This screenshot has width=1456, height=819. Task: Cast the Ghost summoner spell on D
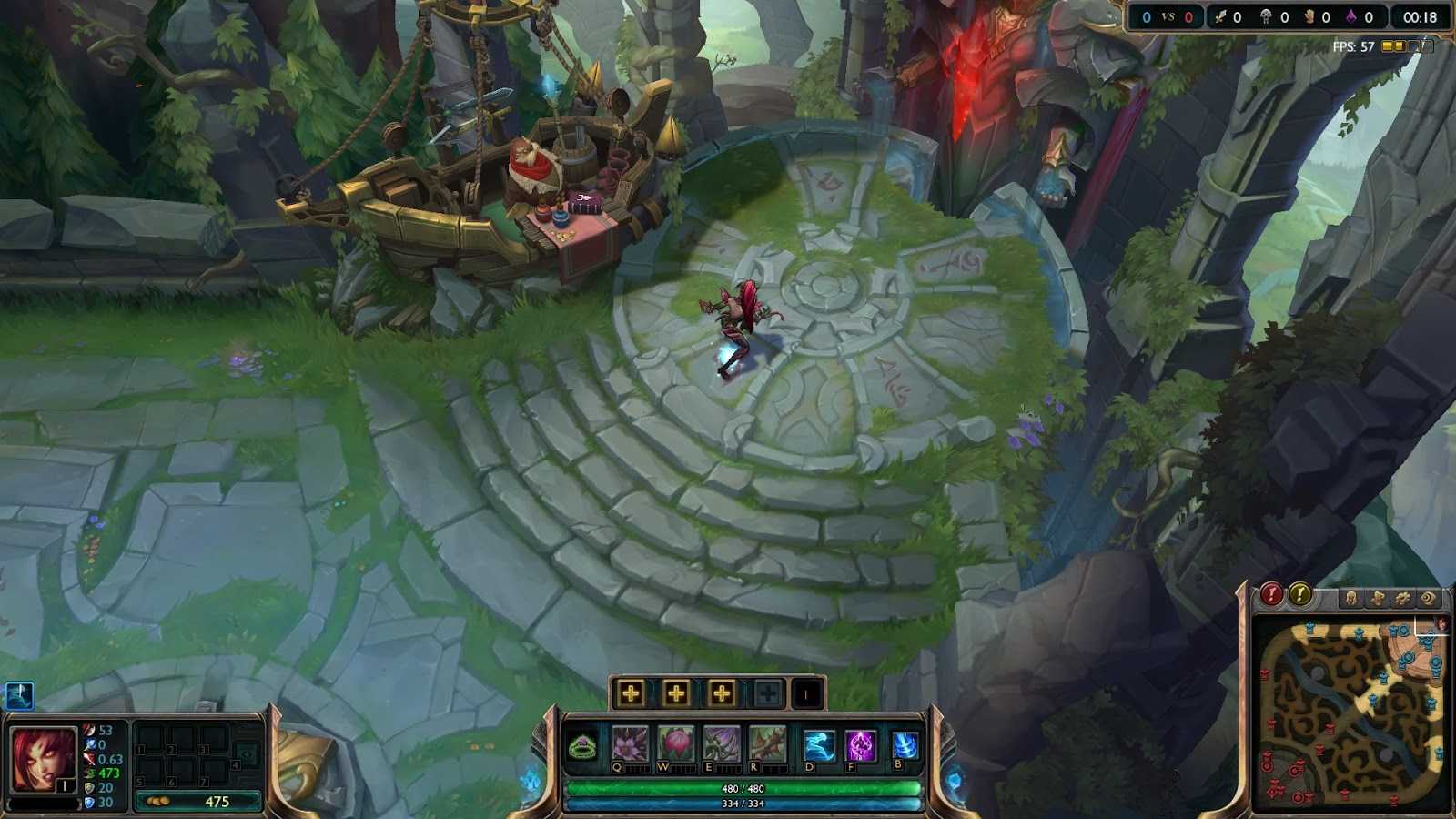point(817,743)
